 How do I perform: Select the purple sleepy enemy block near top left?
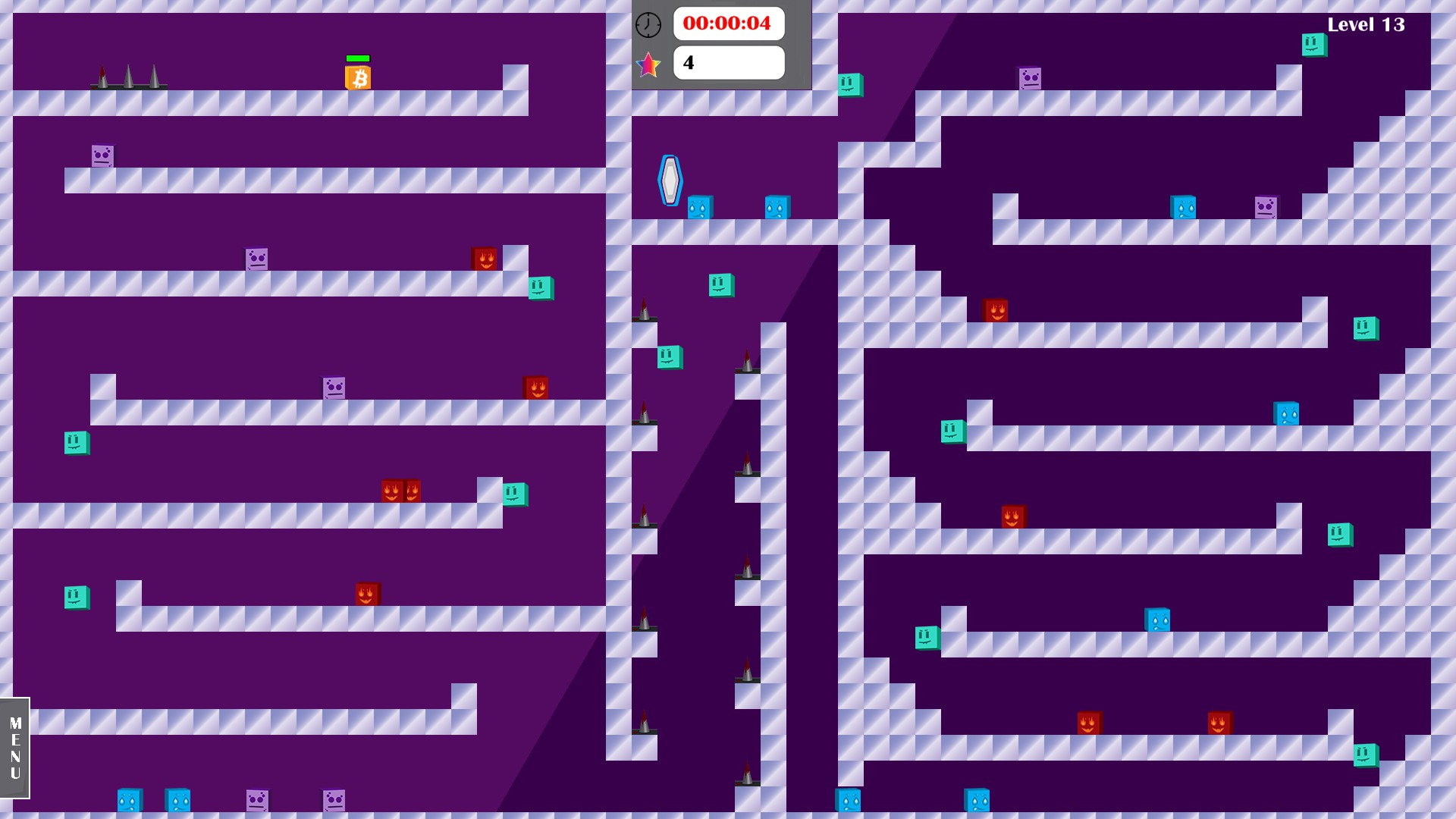101,155
